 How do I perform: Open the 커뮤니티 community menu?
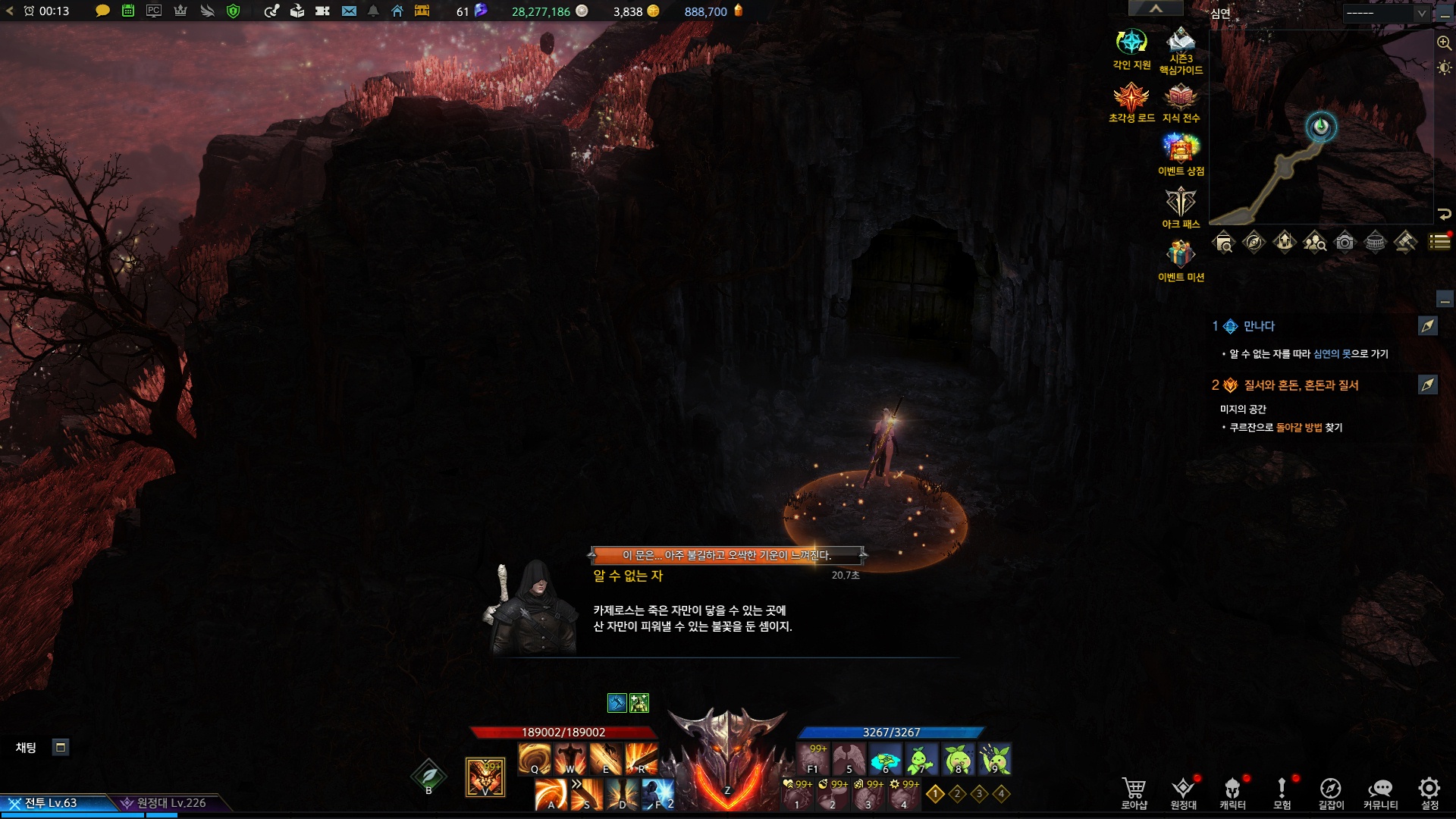pyautogui.click(x=1380, y=792)
